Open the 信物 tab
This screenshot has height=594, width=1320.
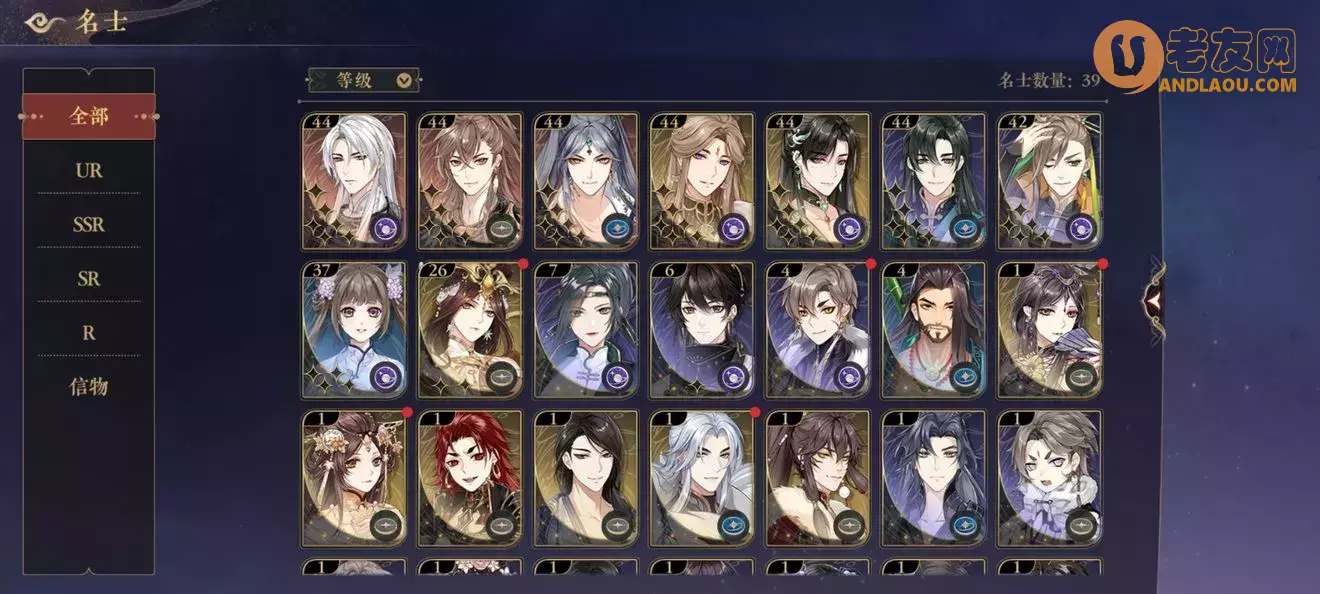point(89,386)
